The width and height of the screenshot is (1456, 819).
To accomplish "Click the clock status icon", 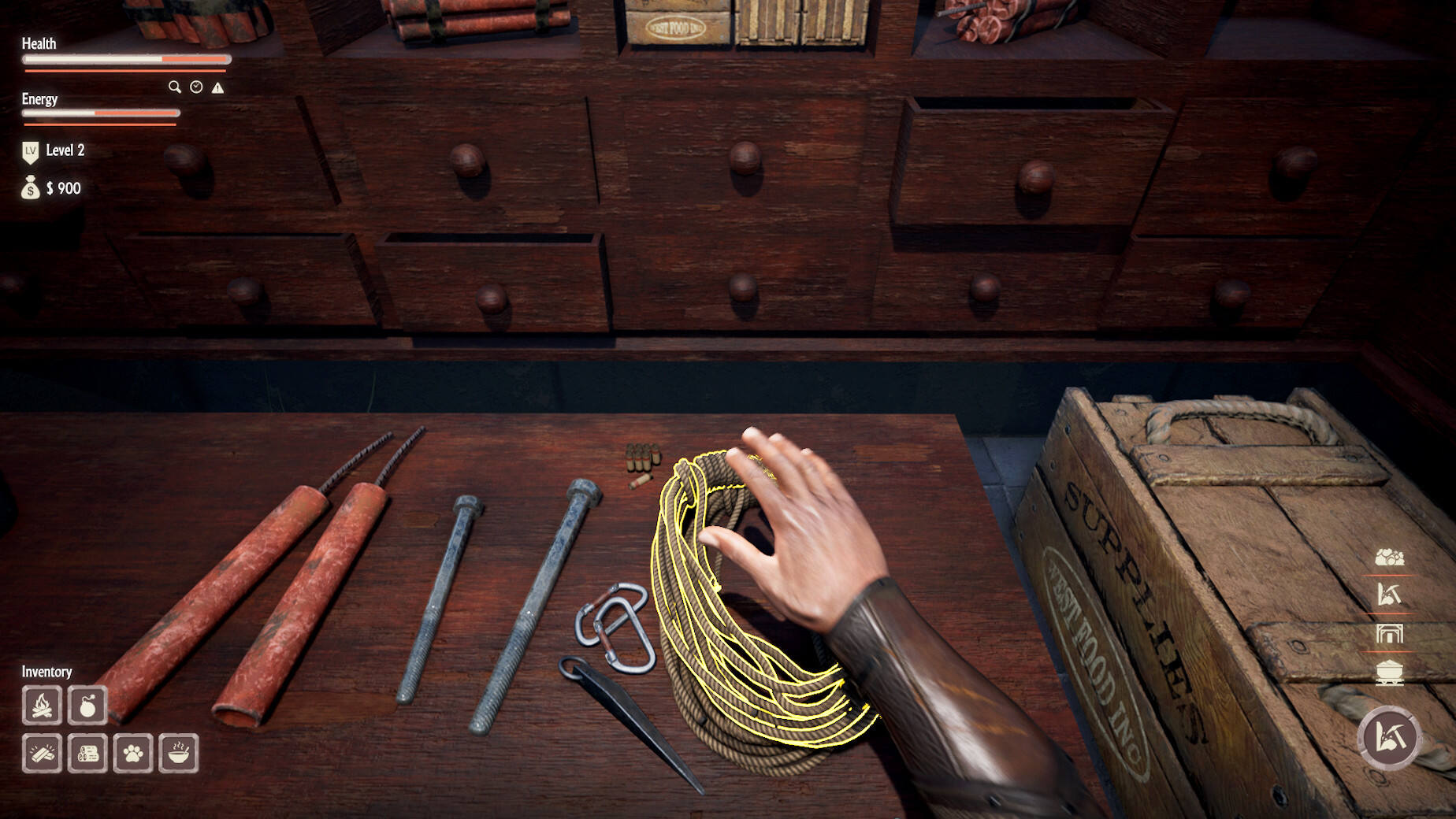I will tap(196, 87).
